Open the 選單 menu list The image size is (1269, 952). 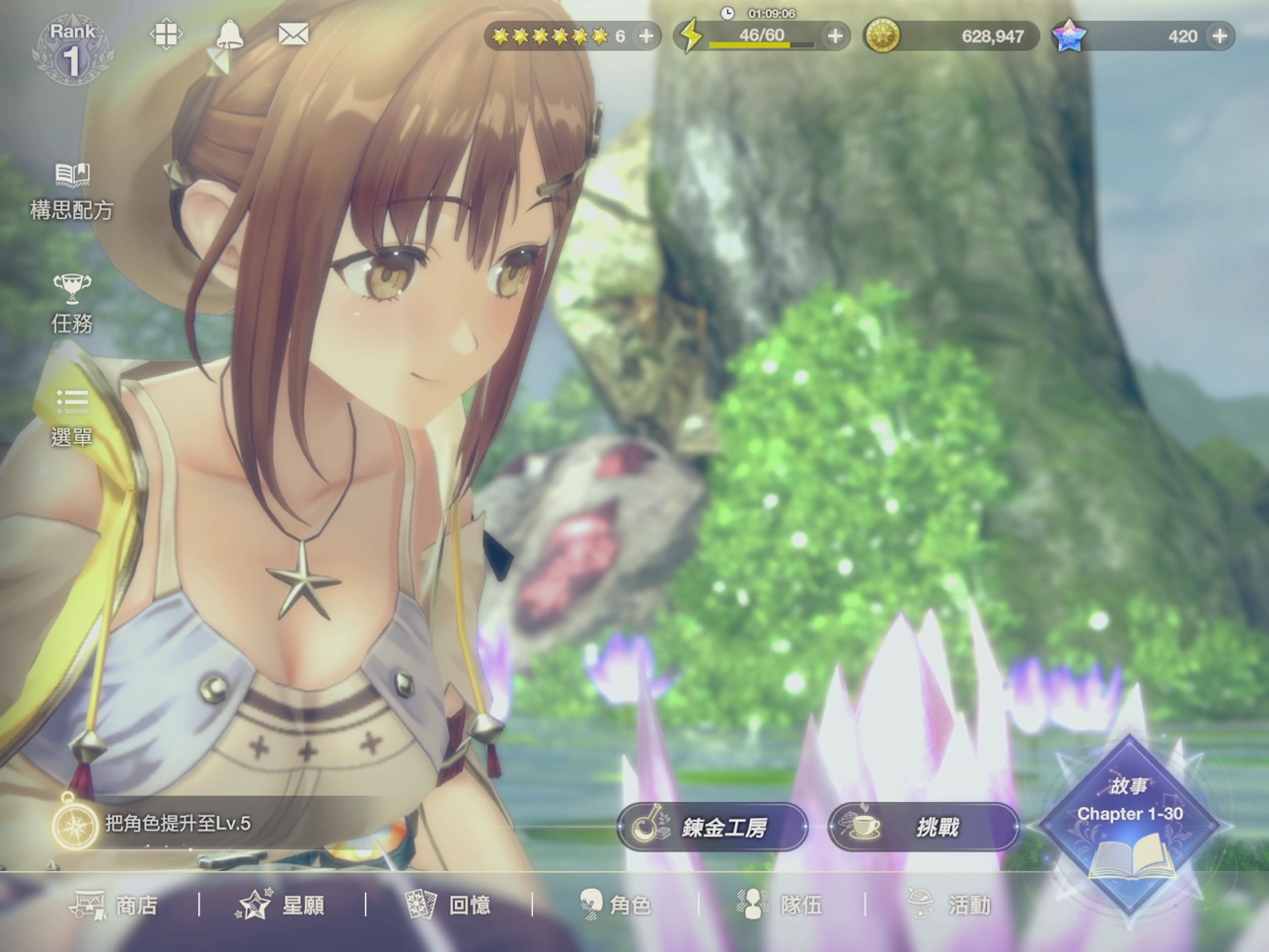(71, 416)
